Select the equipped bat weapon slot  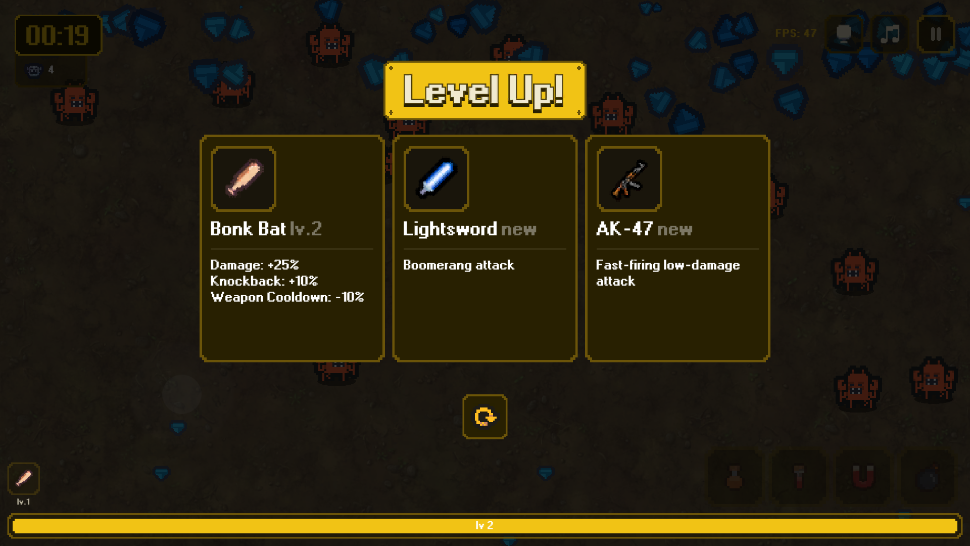pyautogui.click(x=24, y=478)
